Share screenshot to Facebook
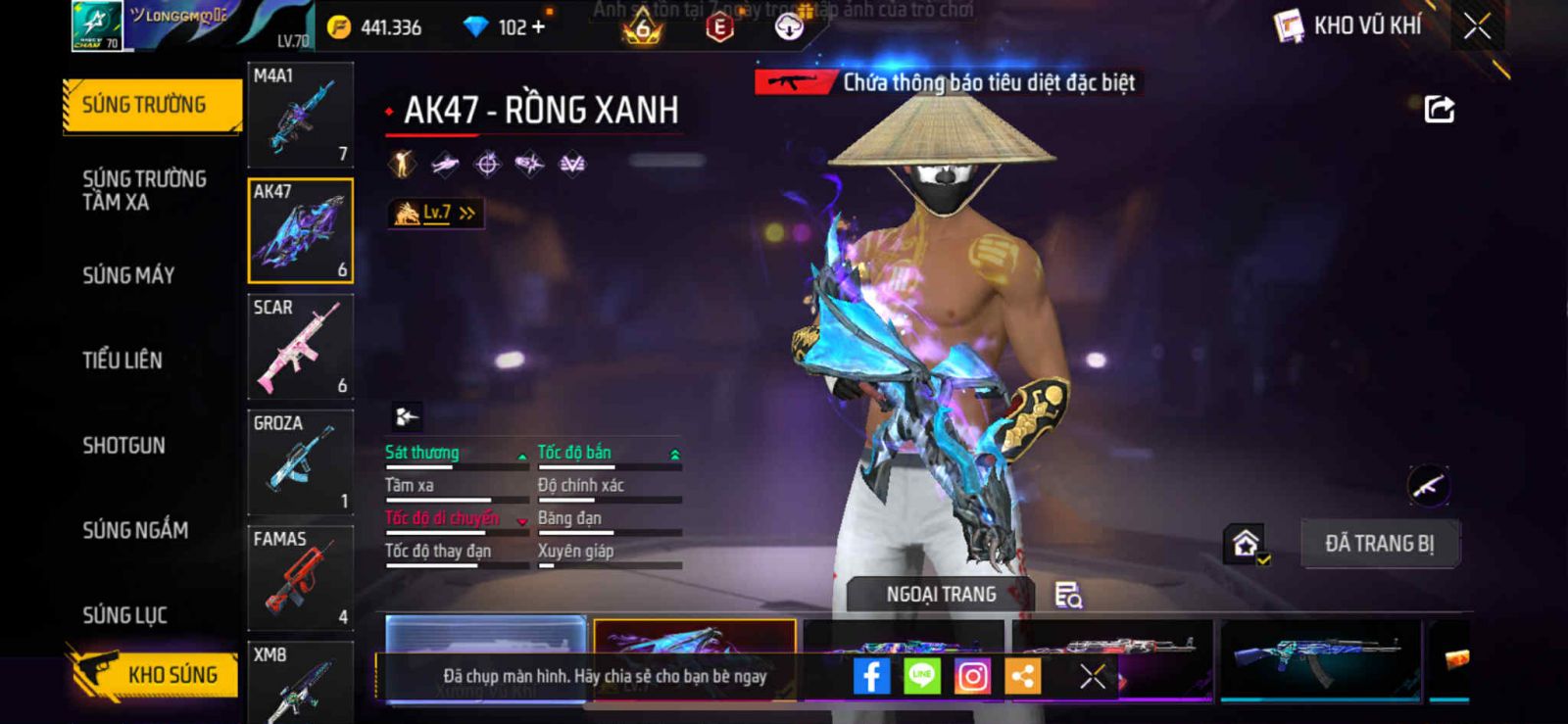This screenshot has height=724, width=1568. point(871,676)
